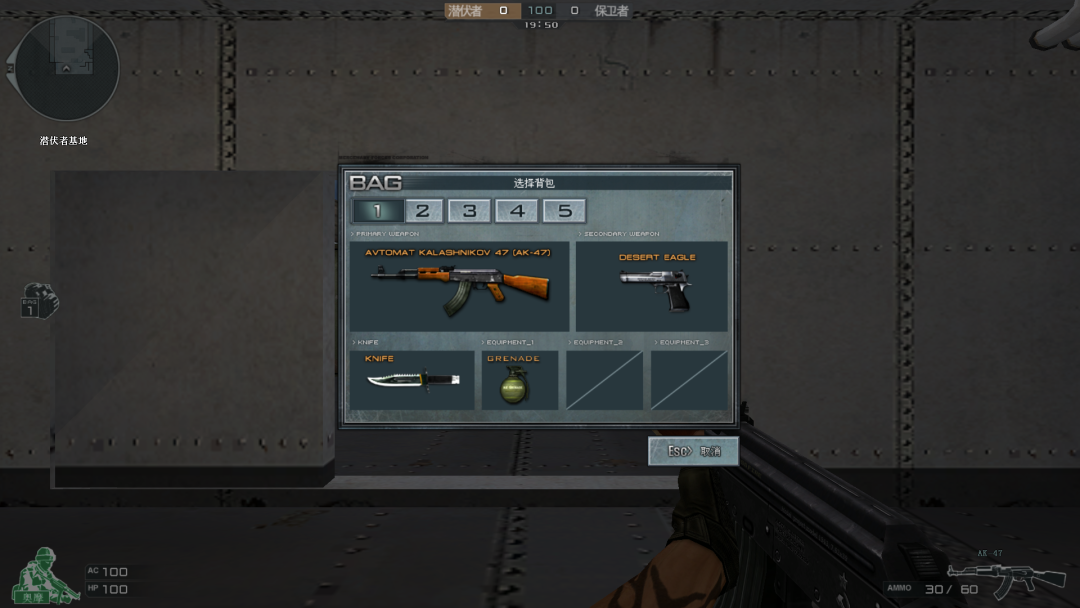Select bag number 1 tab
The height and width of the screenshot is (608, 1080).
(x=377, y=211)
